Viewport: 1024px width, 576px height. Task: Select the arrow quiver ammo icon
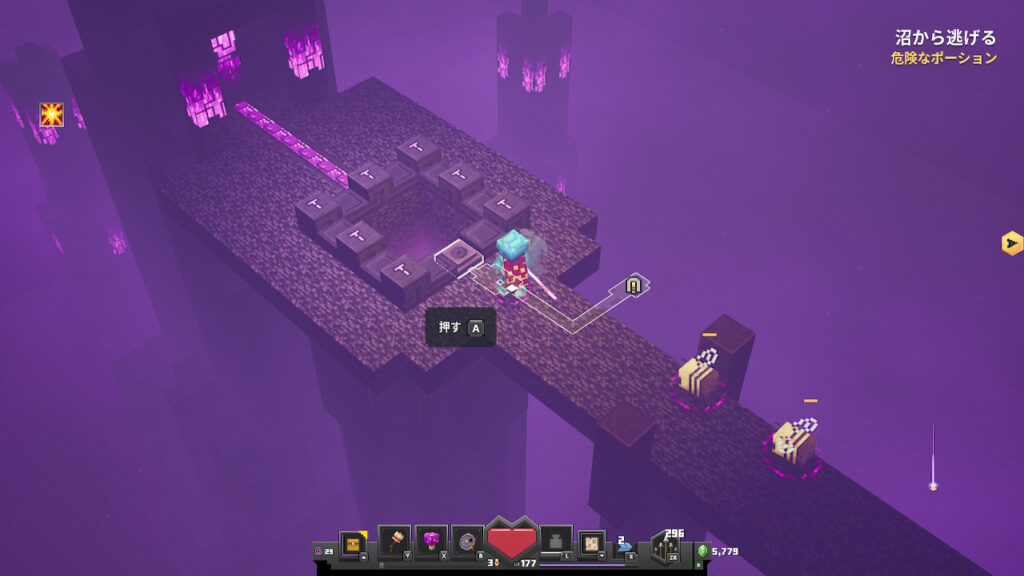[664, 547]
